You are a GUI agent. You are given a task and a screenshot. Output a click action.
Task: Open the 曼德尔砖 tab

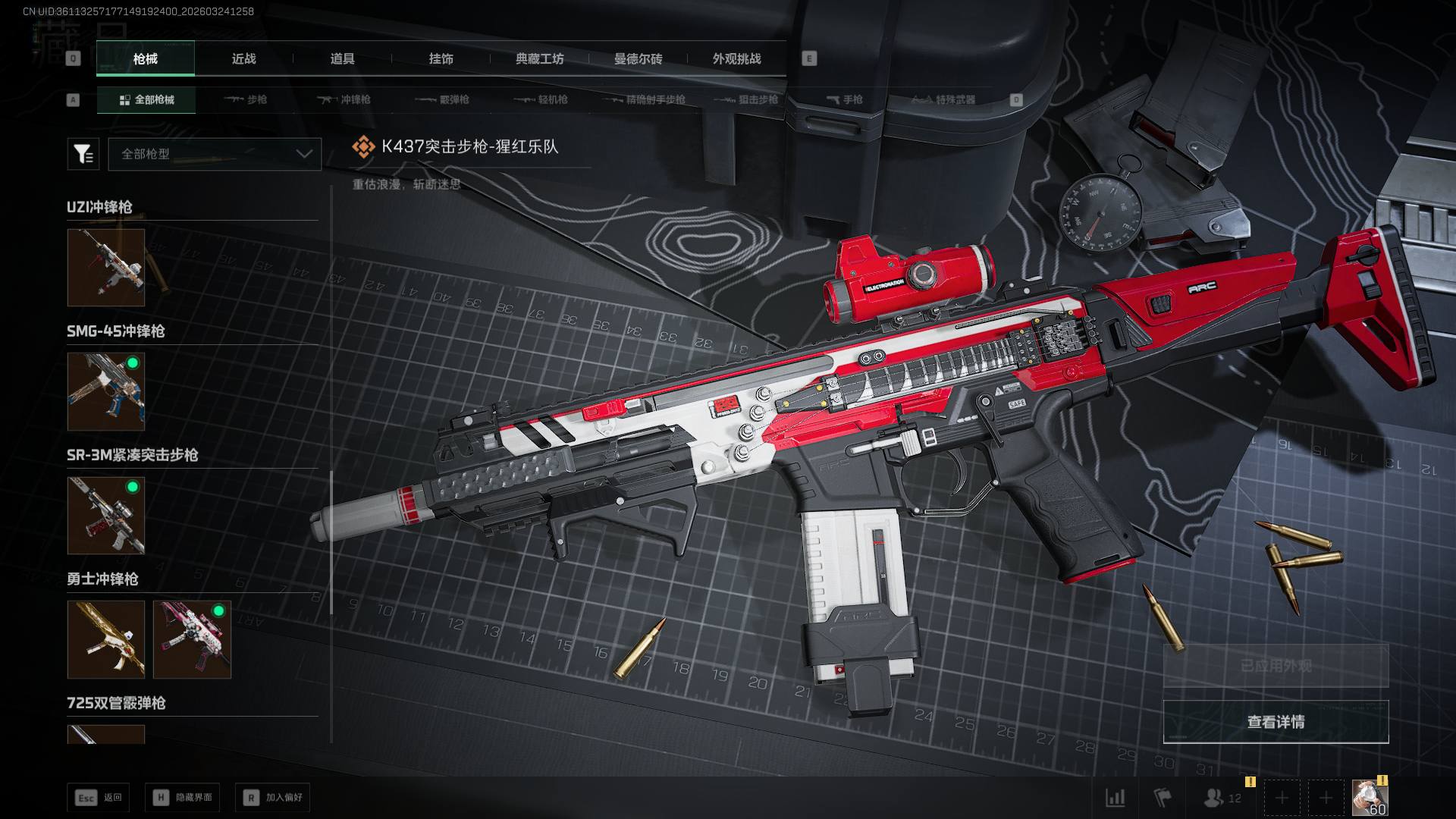638,59
